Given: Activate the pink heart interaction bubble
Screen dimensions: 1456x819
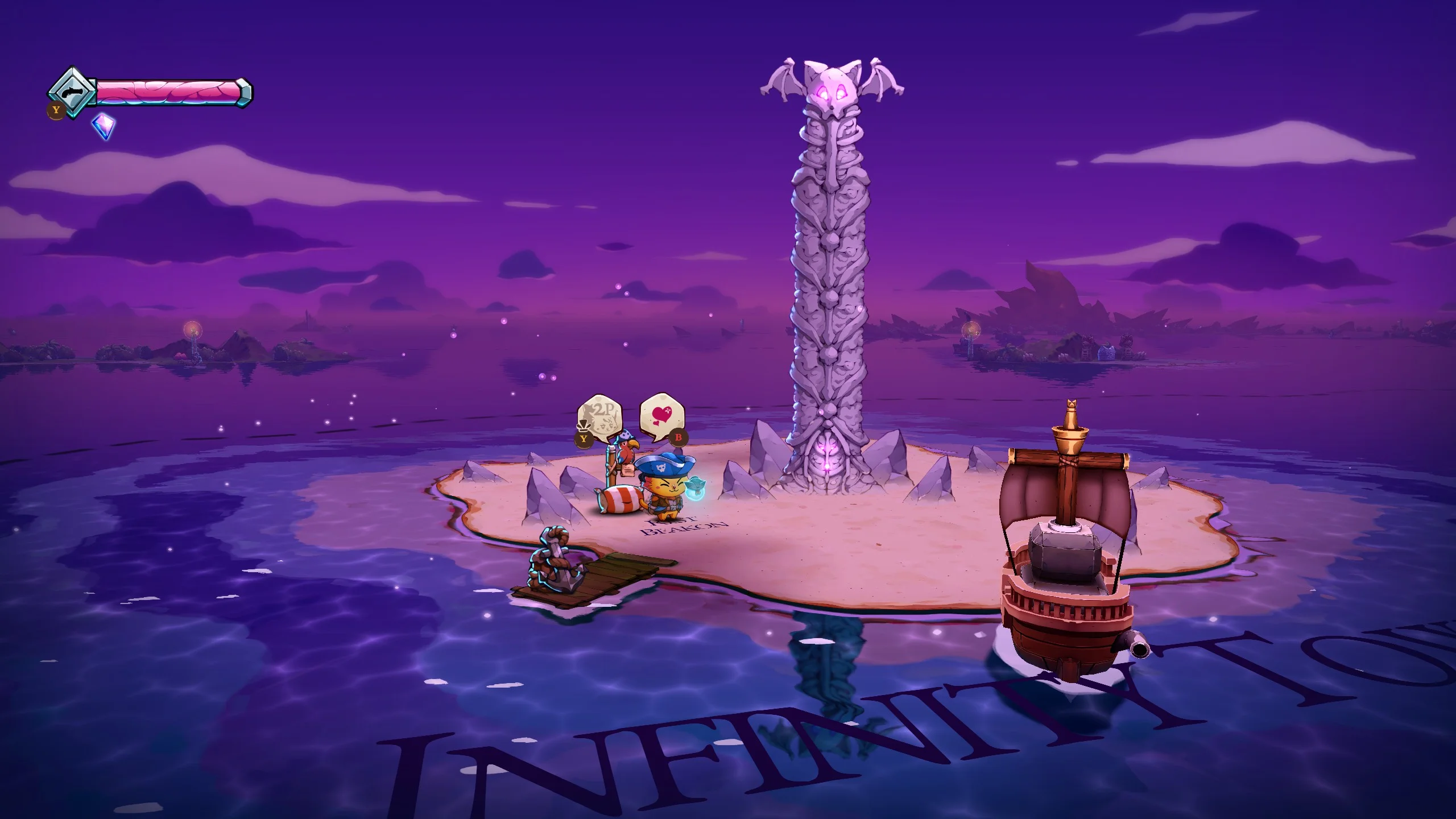Looking at the screenshot, I should click(661, 415).
